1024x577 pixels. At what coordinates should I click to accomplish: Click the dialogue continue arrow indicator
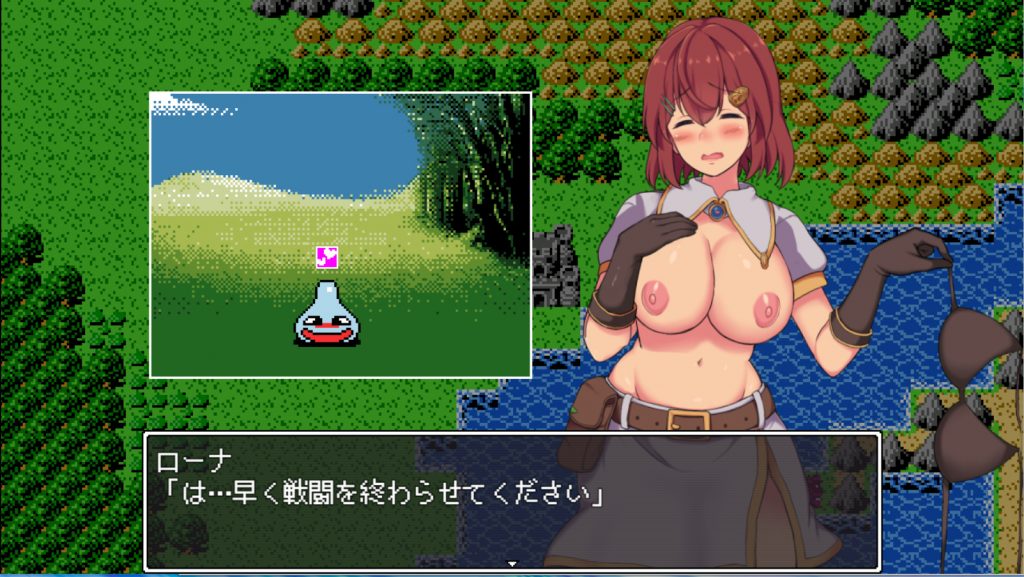512,564
